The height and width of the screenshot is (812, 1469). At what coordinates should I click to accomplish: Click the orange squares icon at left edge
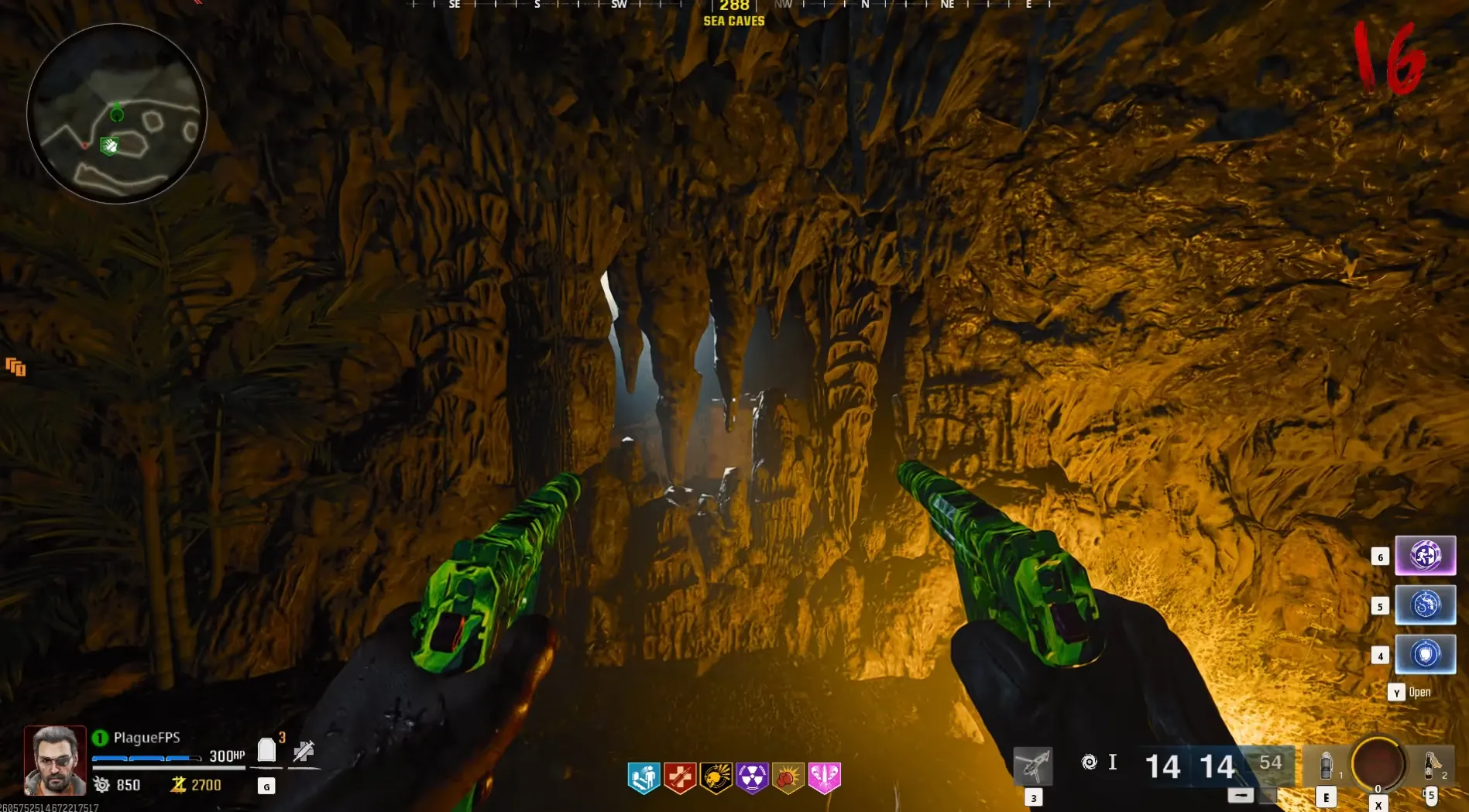[15, 367]
